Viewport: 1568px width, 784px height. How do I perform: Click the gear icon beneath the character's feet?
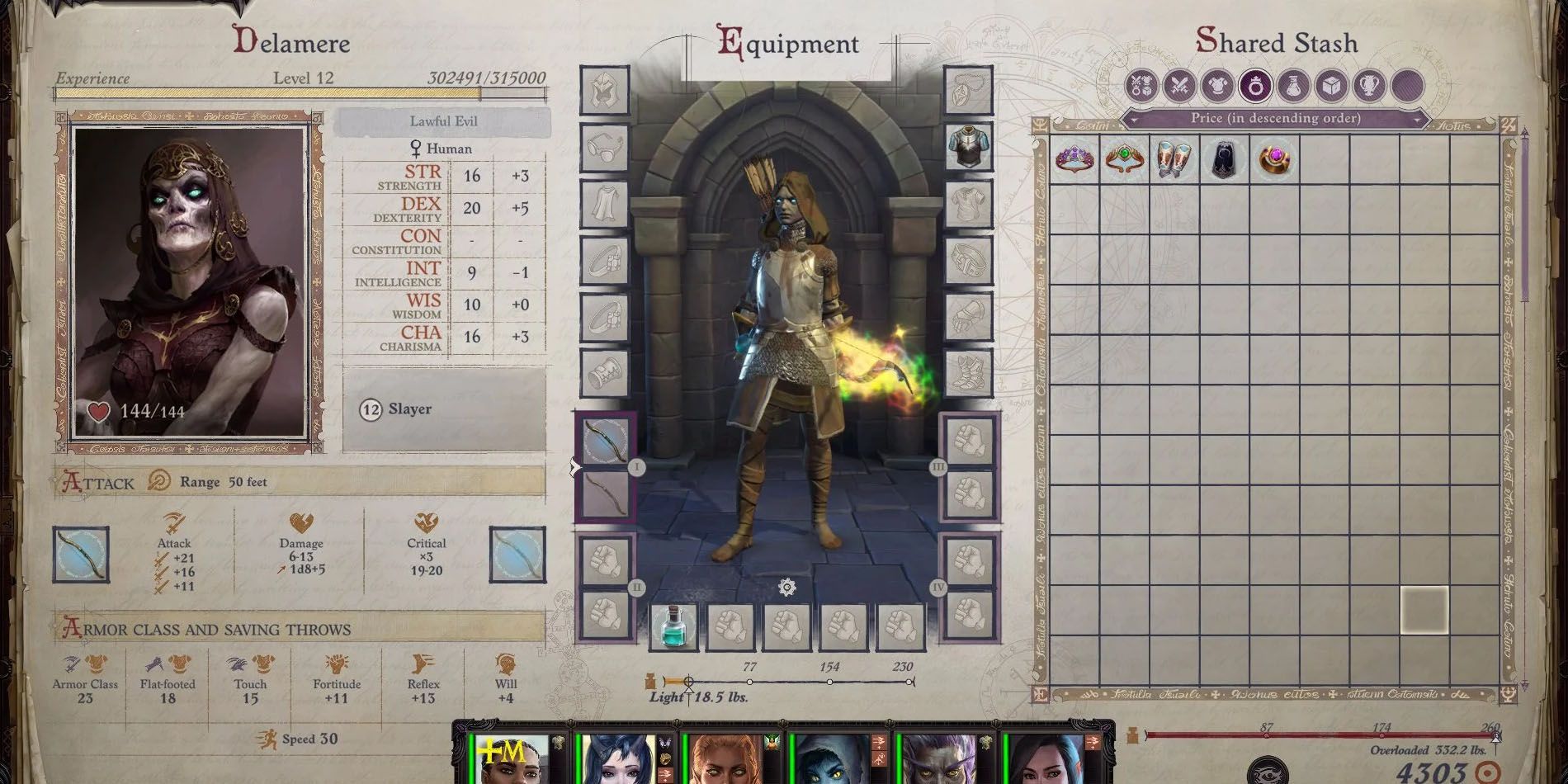[x=786, y=588]
